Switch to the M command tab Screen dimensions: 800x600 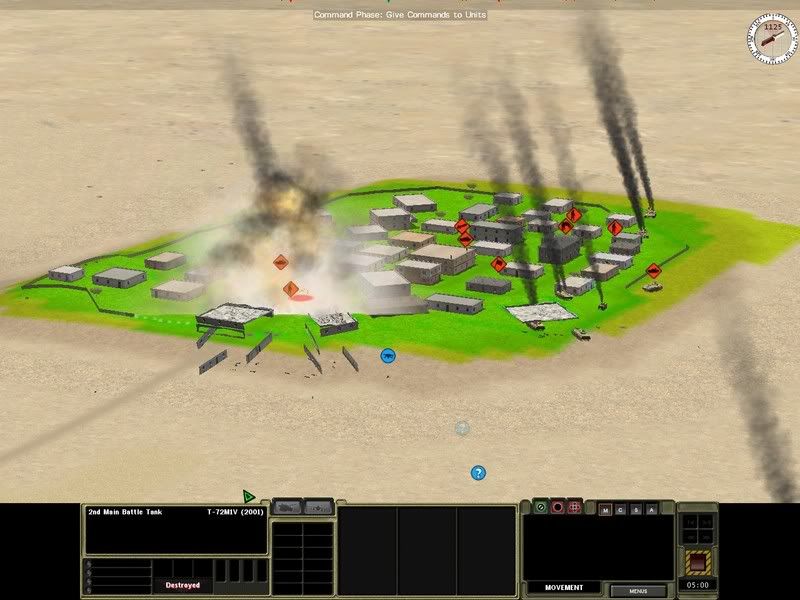tap(606, 509)
